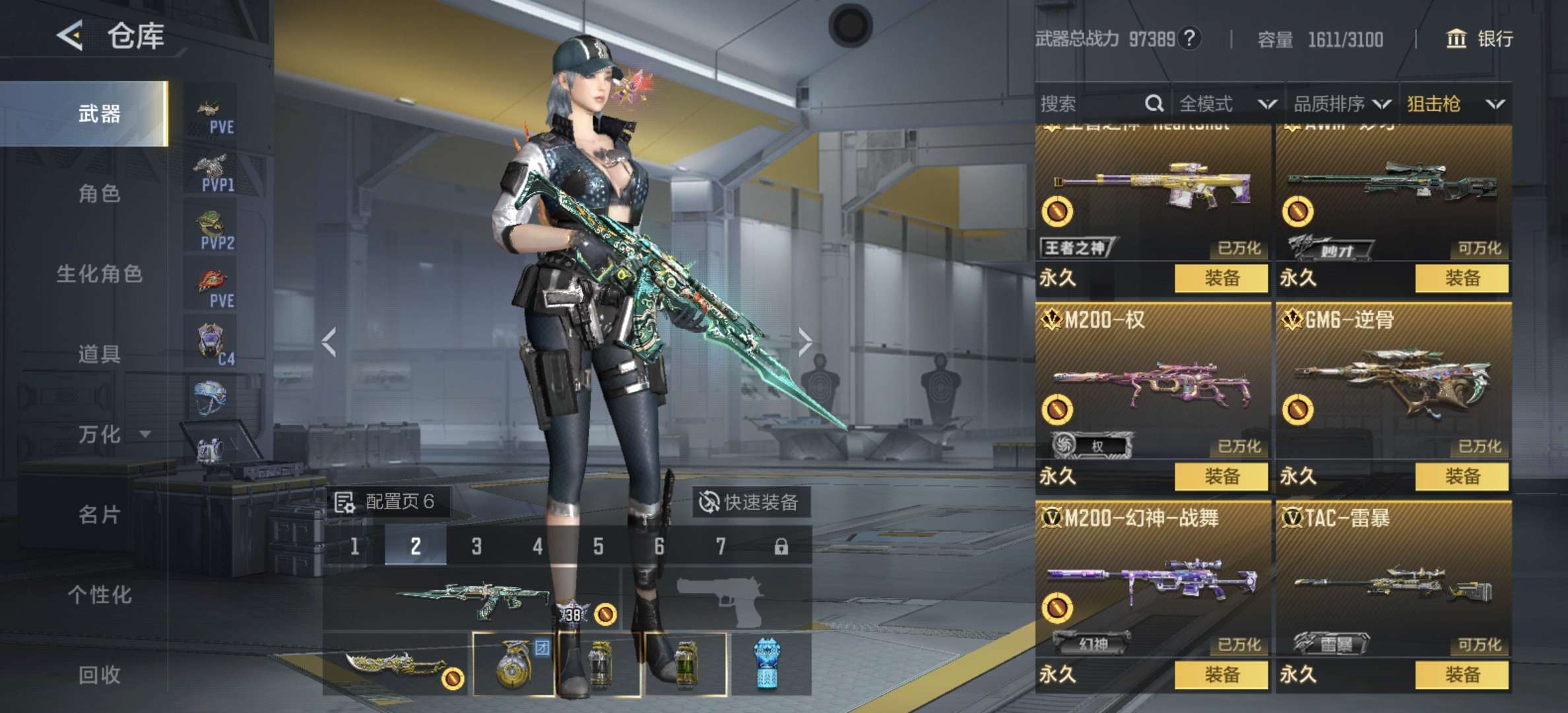
Task: Open the 名片 section
Action: tap(99, 515)
